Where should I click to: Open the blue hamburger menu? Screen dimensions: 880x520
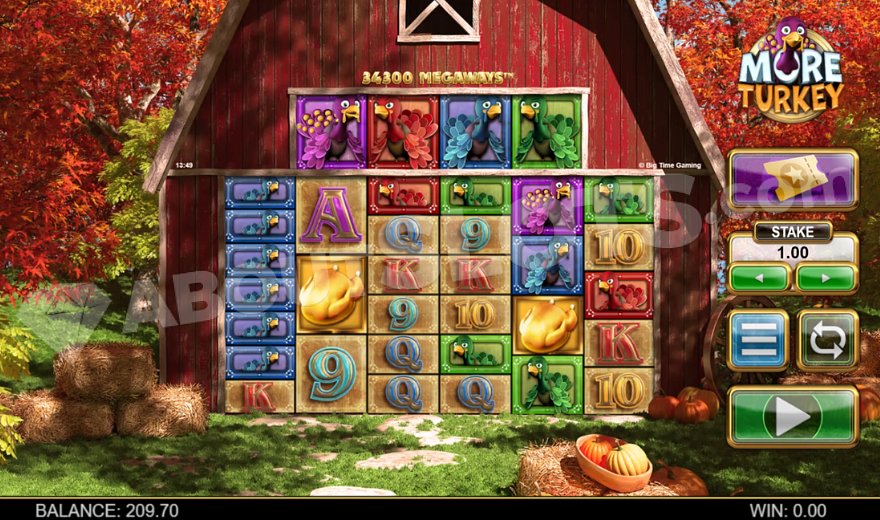(758, 340)
